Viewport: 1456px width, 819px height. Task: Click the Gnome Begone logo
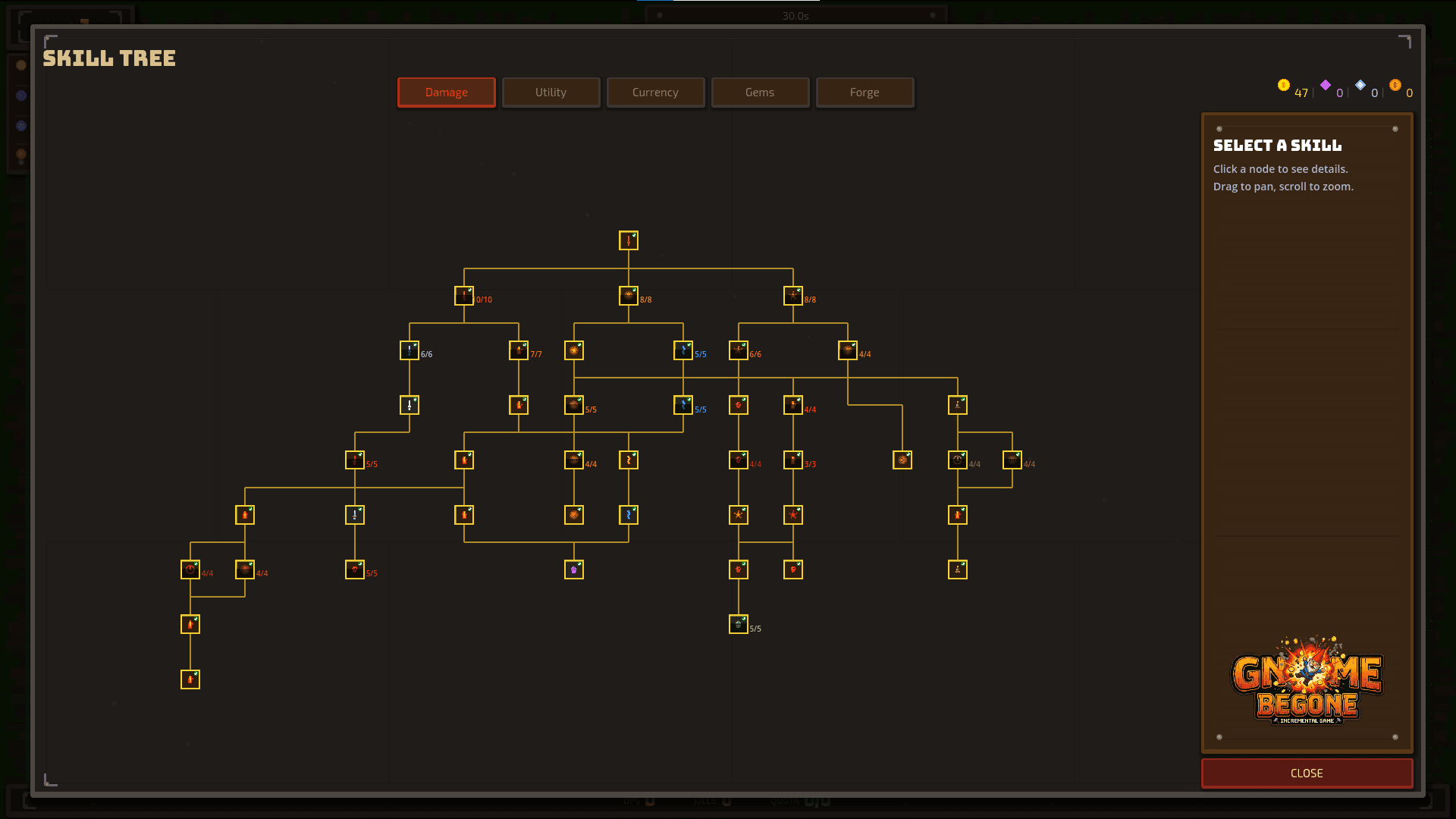click(1306, 686)
